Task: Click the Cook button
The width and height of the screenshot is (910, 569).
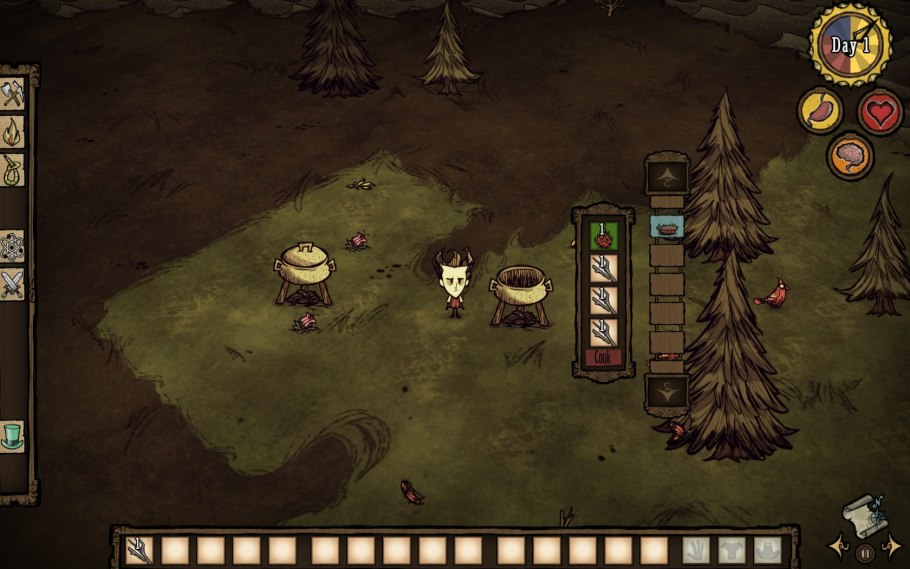Action: pyautogui.click(x=603, y=358)
